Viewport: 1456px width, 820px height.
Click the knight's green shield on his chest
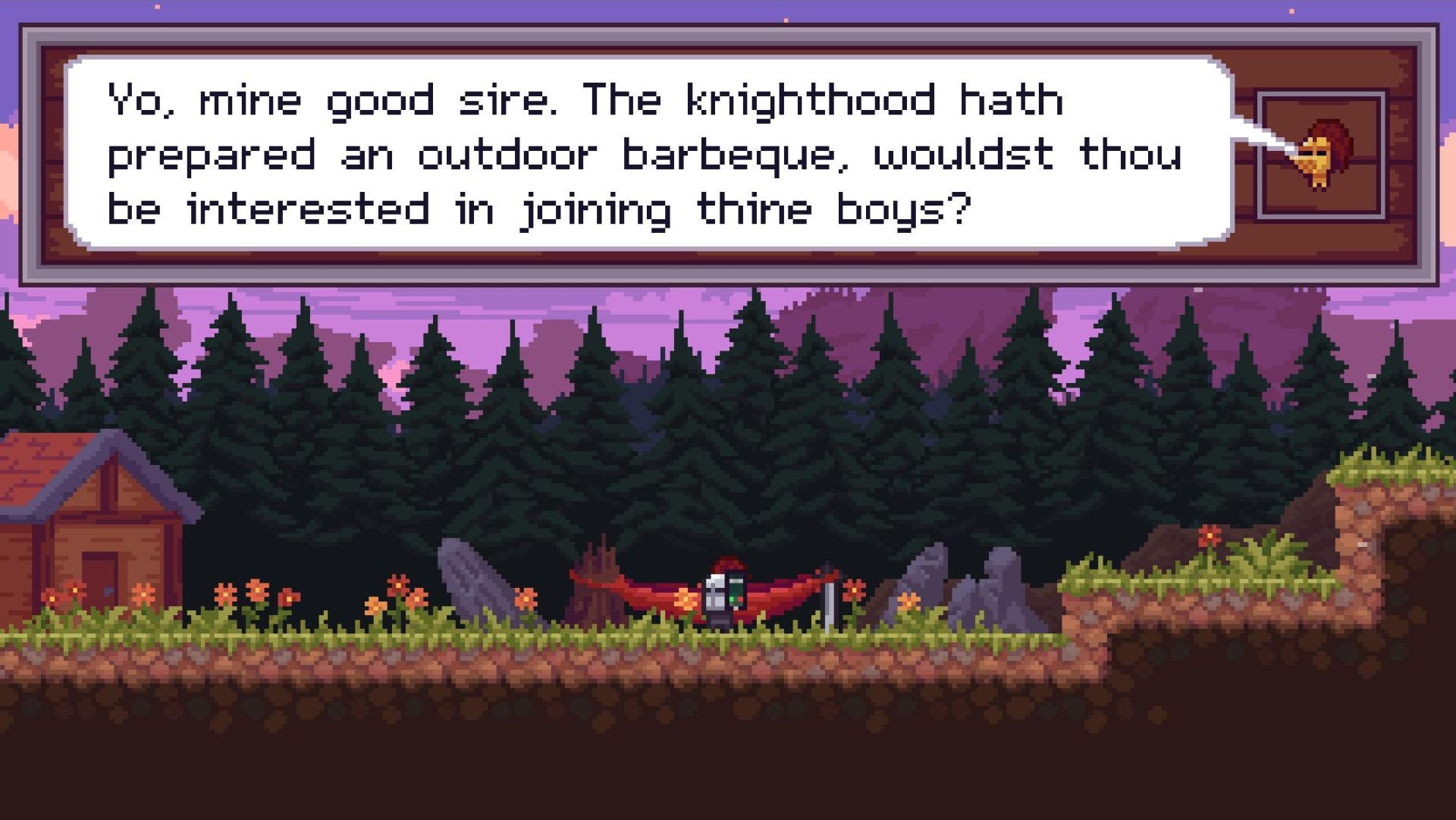pyautogui.click(x=737, y=590)
